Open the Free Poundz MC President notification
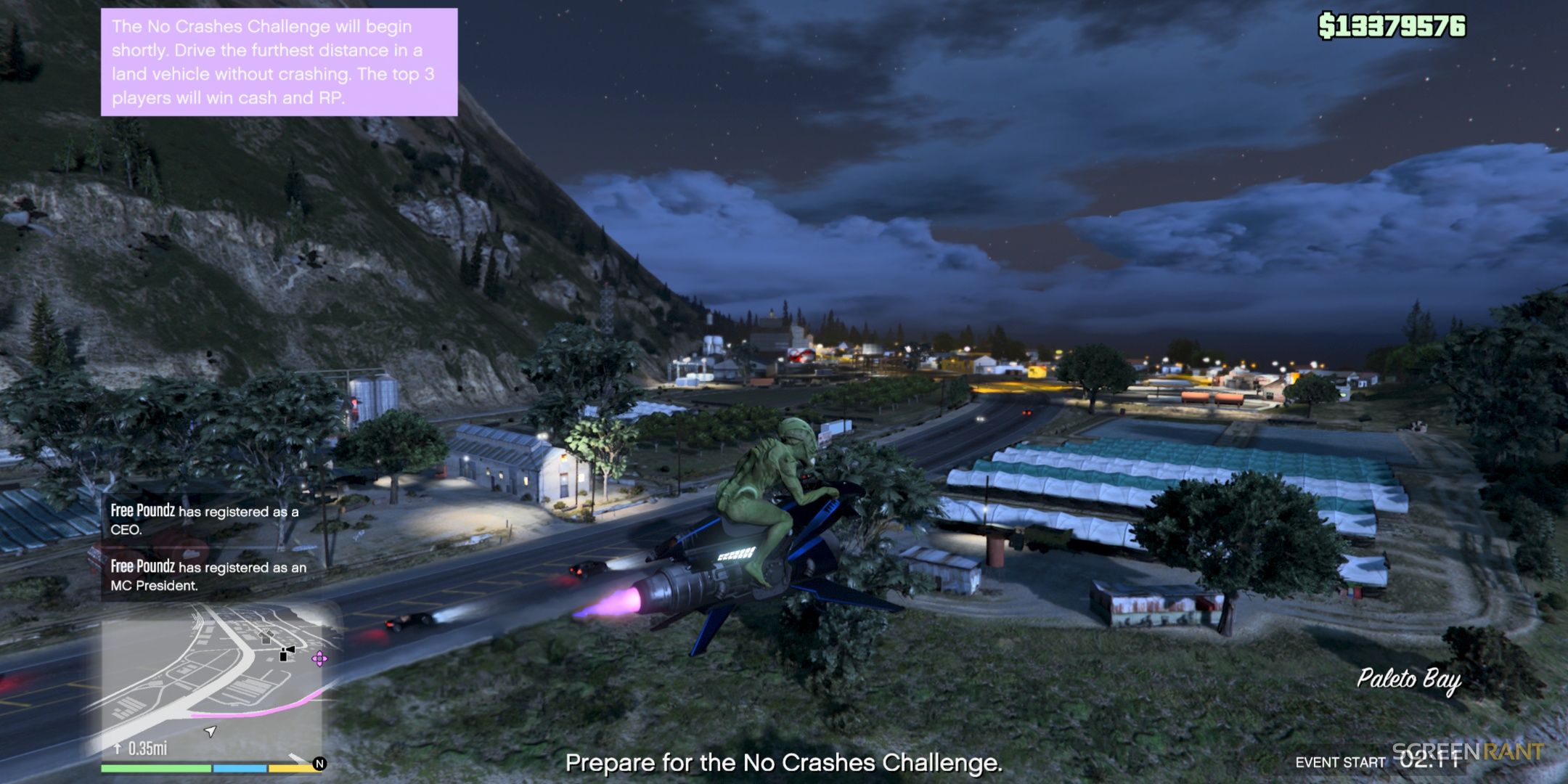Image resolution: width=1568 pixels, height=784 pixels. point(208,576)
